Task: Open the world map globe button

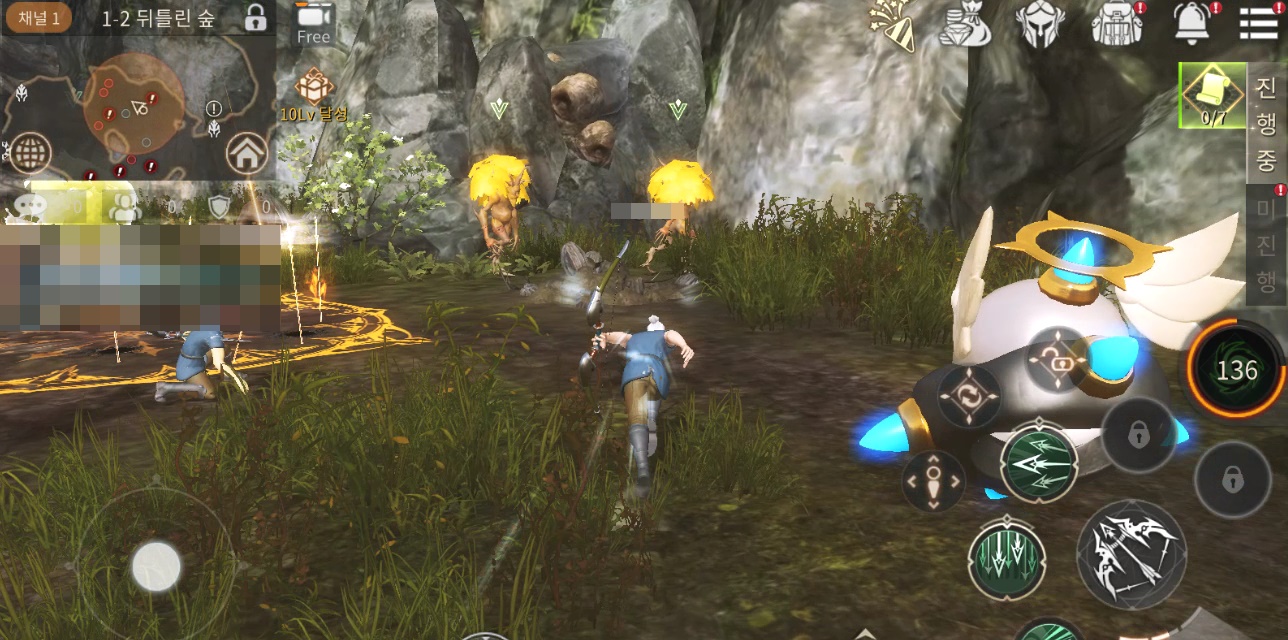Action: pos(30,153)
